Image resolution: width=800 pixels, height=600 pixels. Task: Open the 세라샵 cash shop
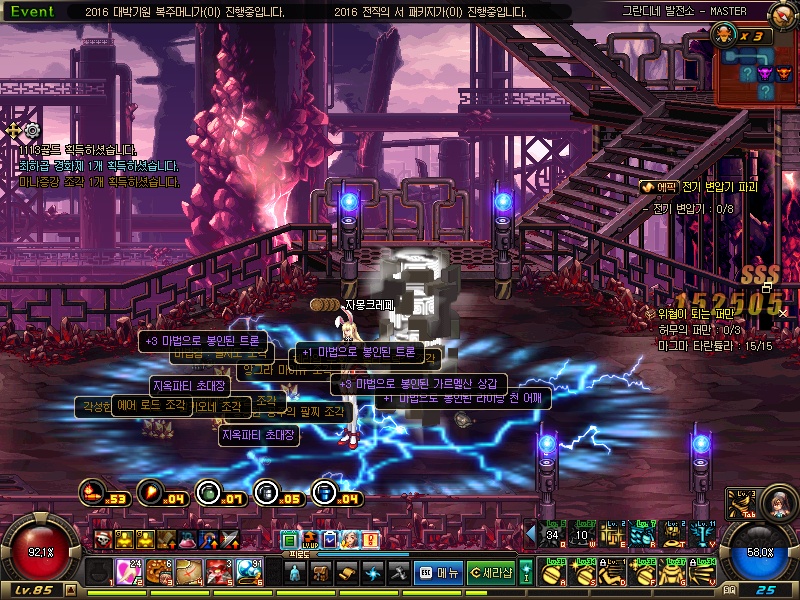[x=490, y=573]
